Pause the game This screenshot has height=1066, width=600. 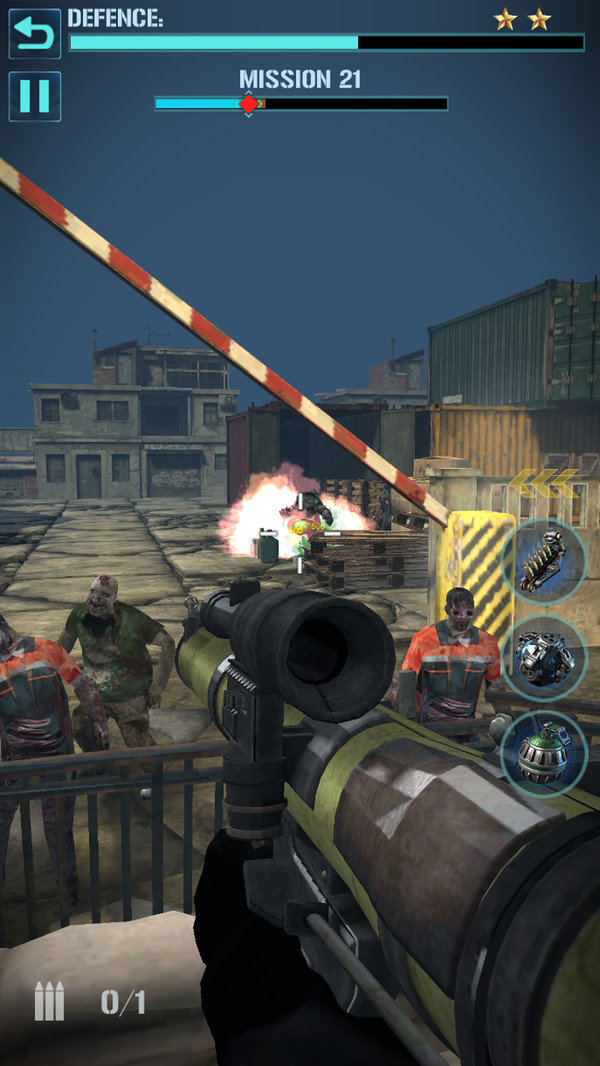click(x=34, y=96)
